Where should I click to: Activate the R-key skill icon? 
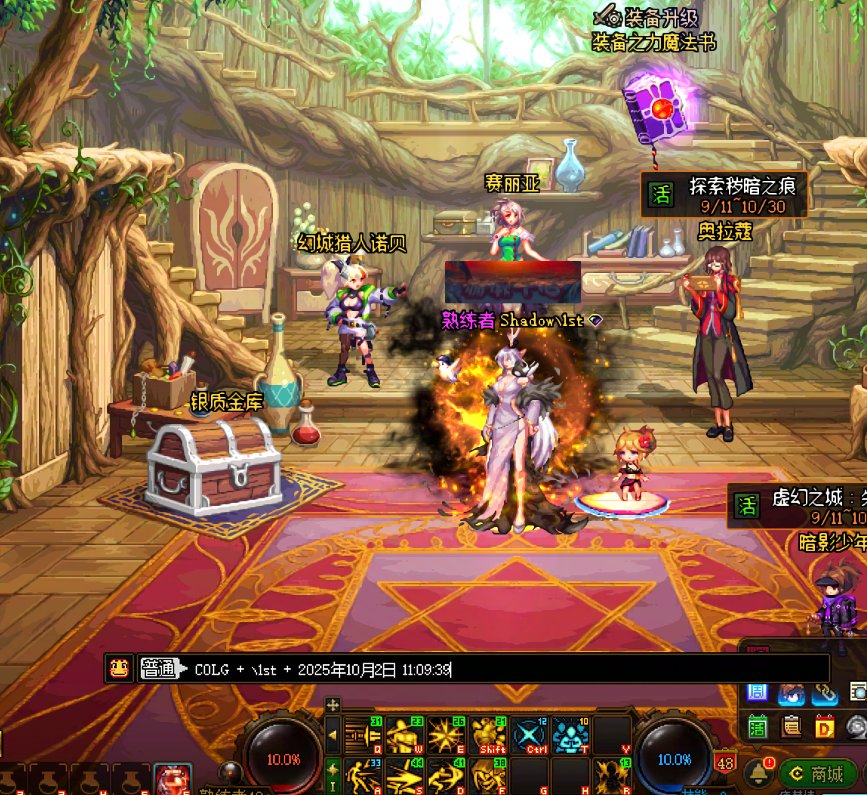[612, 775]
